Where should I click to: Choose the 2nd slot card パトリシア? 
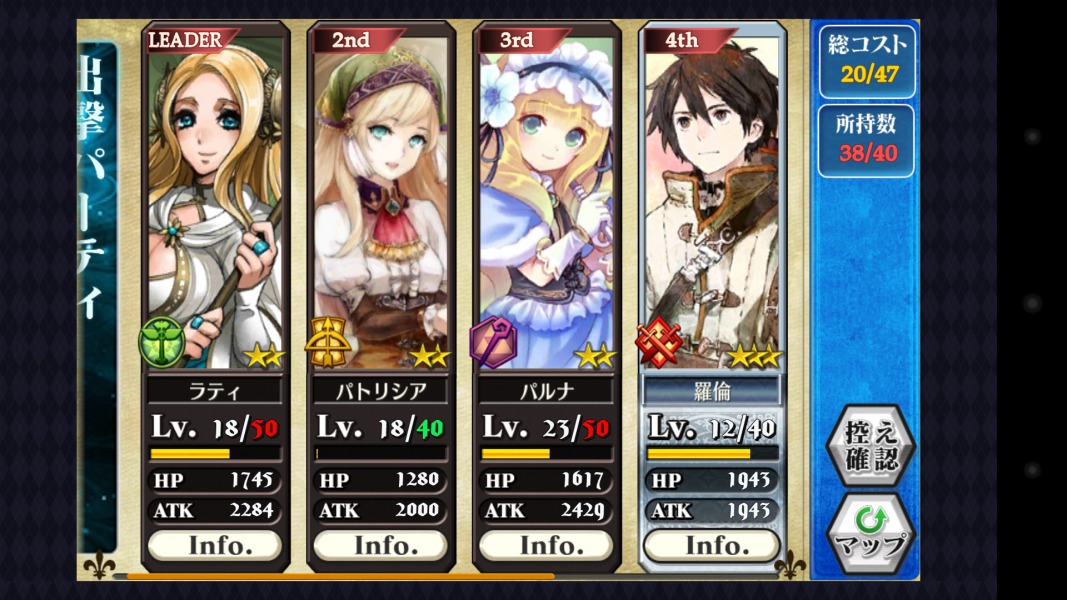pos(381,200)
